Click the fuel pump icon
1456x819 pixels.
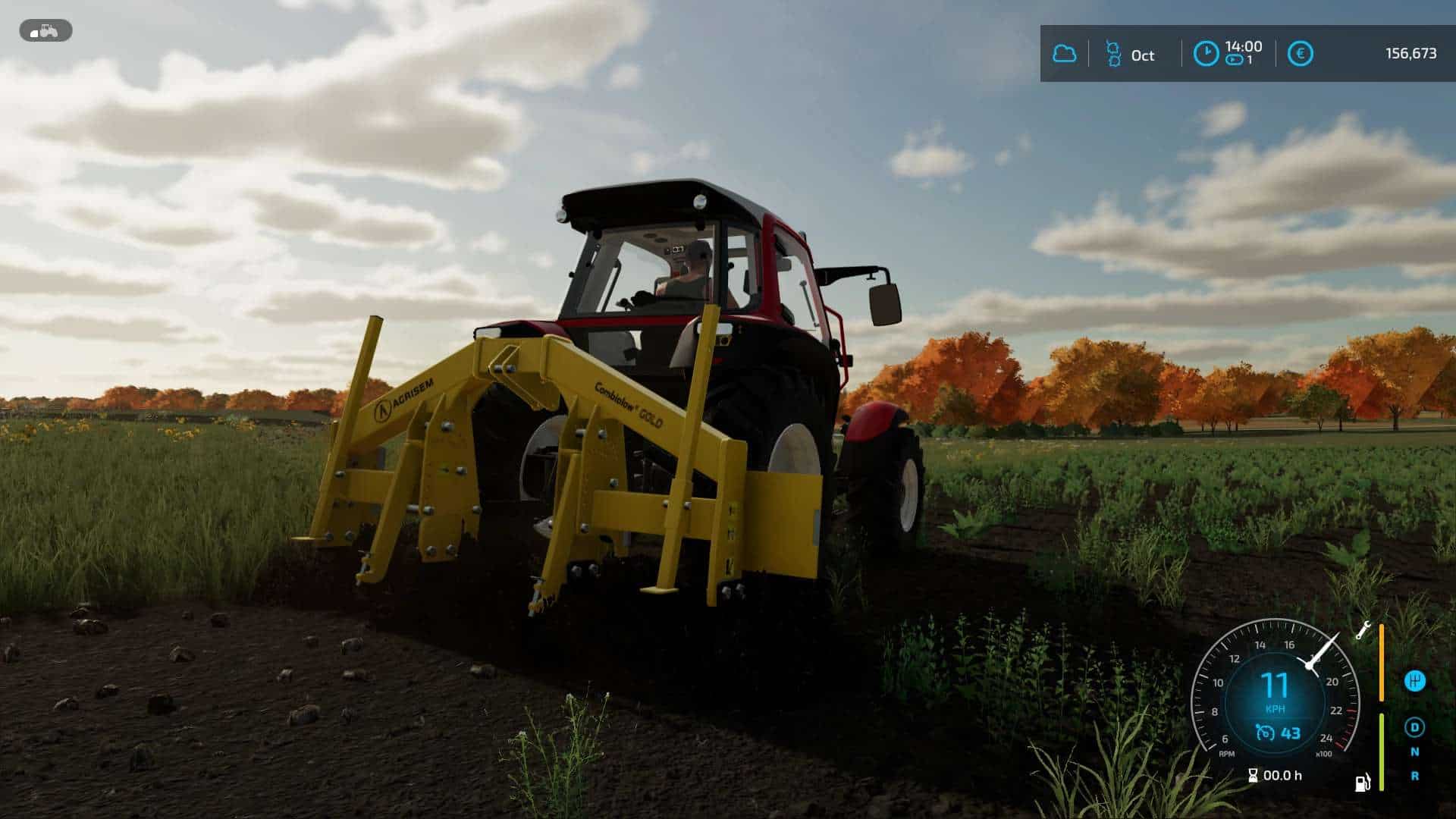1363,782
